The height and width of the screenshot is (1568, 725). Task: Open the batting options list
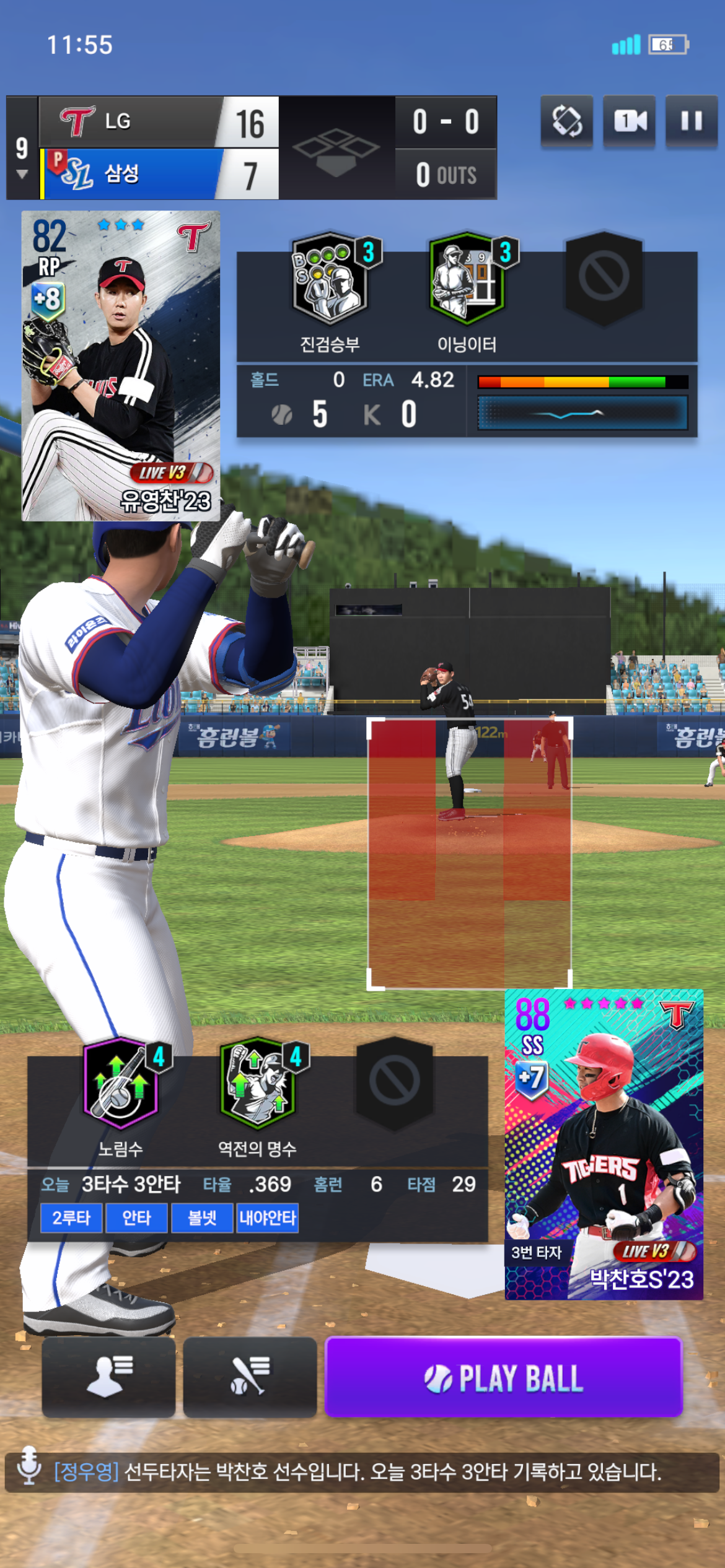(x=250, y=1377)
